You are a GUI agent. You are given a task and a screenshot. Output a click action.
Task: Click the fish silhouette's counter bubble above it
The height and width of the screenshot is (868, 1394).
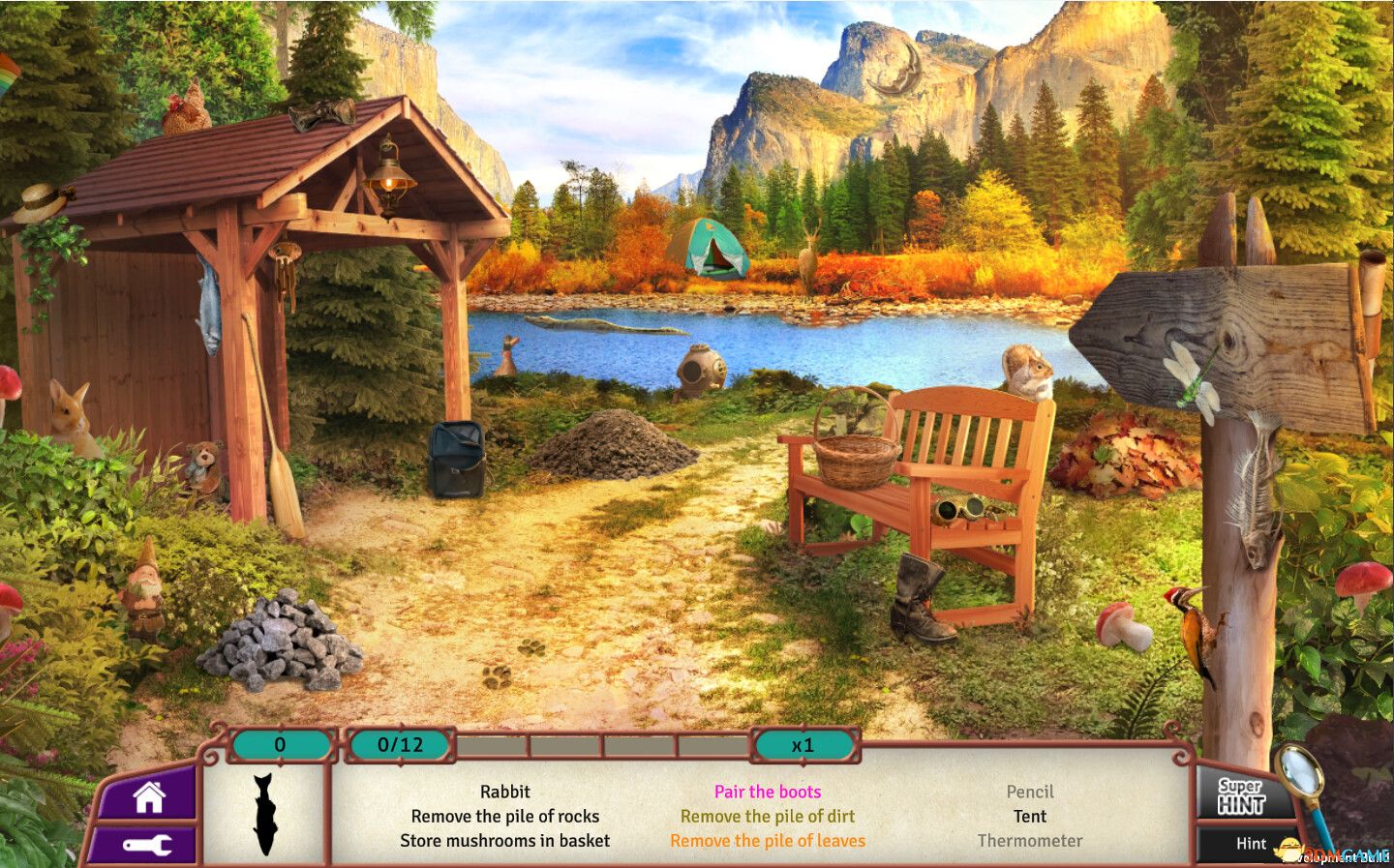tap(280, 745)
